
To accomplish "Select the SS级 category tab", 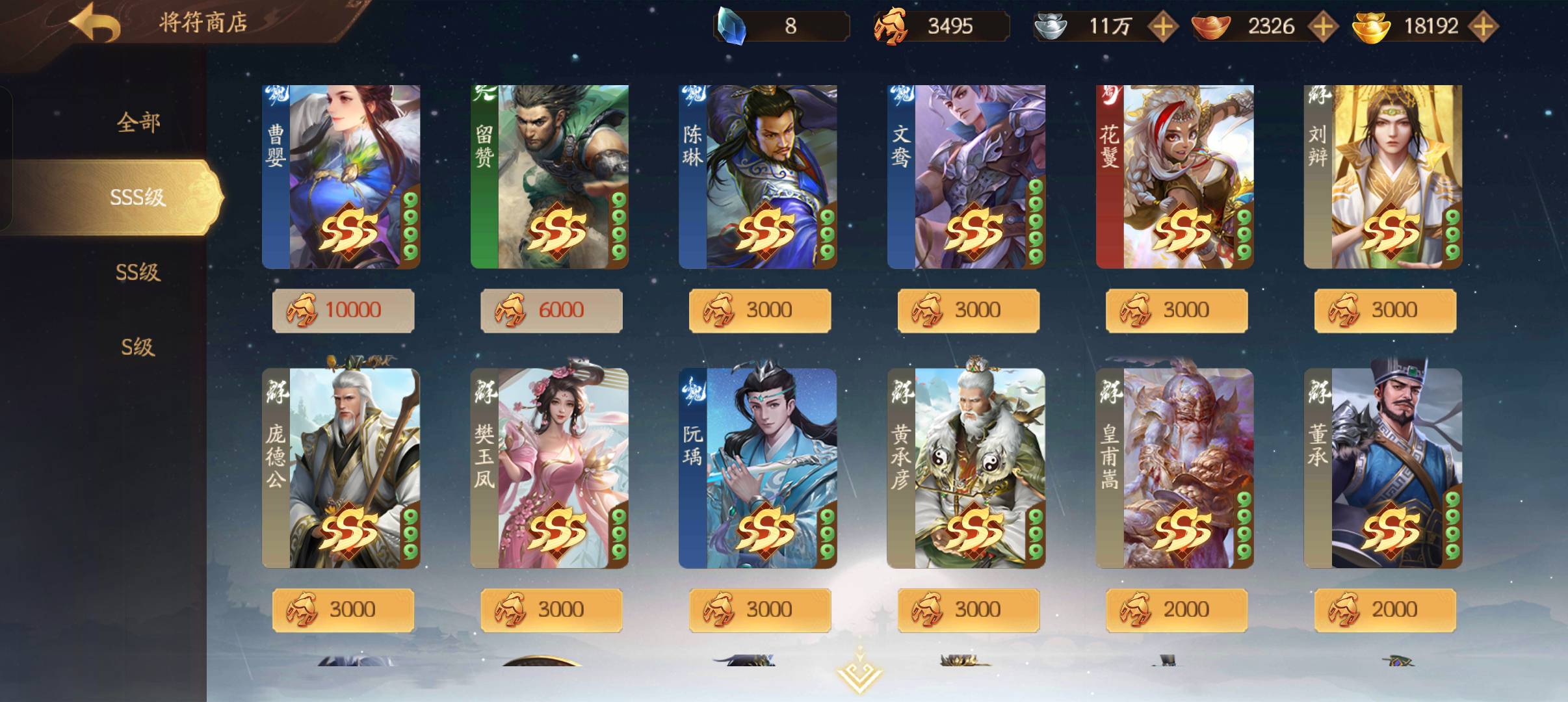I will tap(138, 272).
